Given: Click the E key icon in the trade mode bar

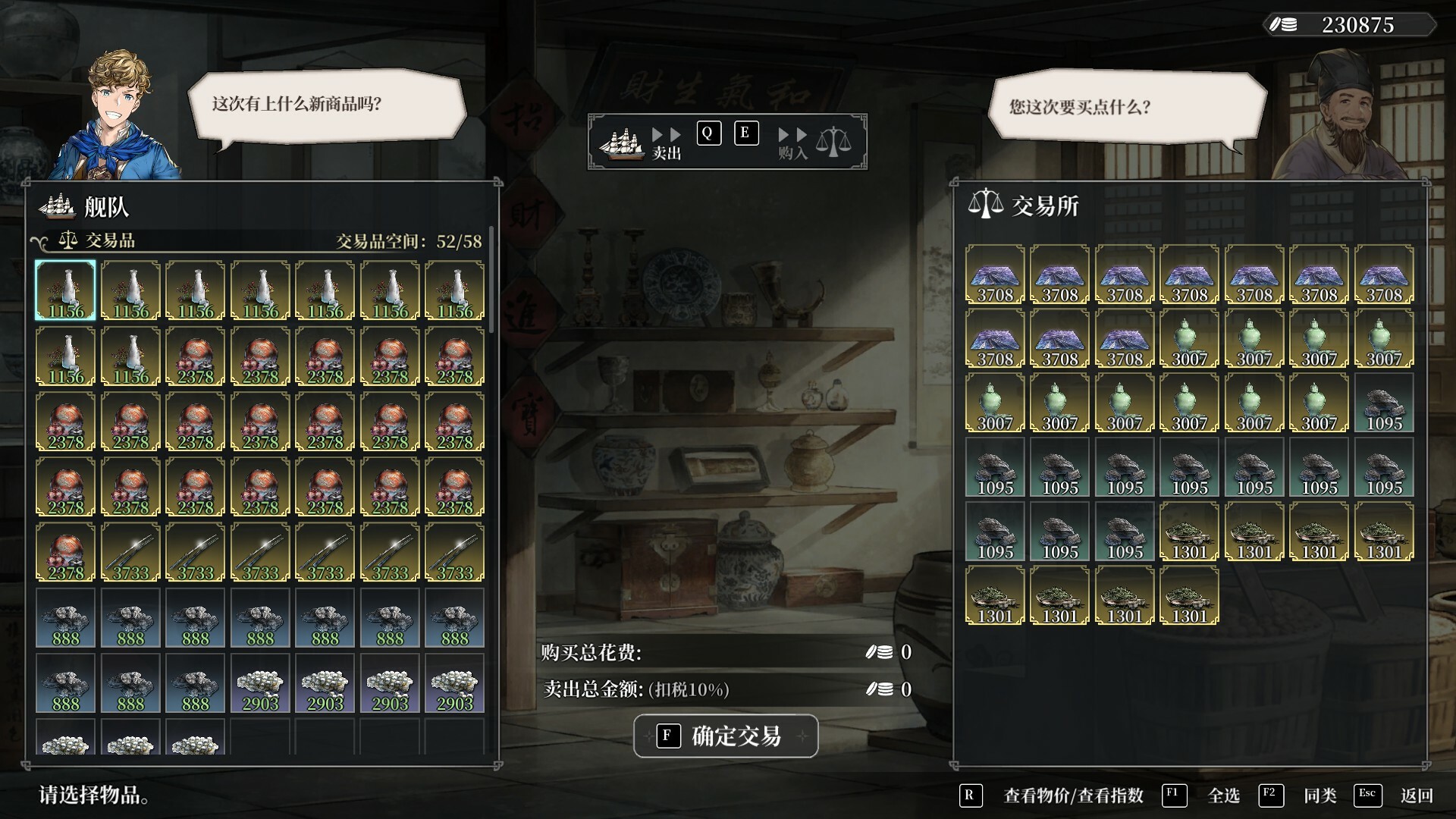Looking at the screenshot, I should click(745, 132).
